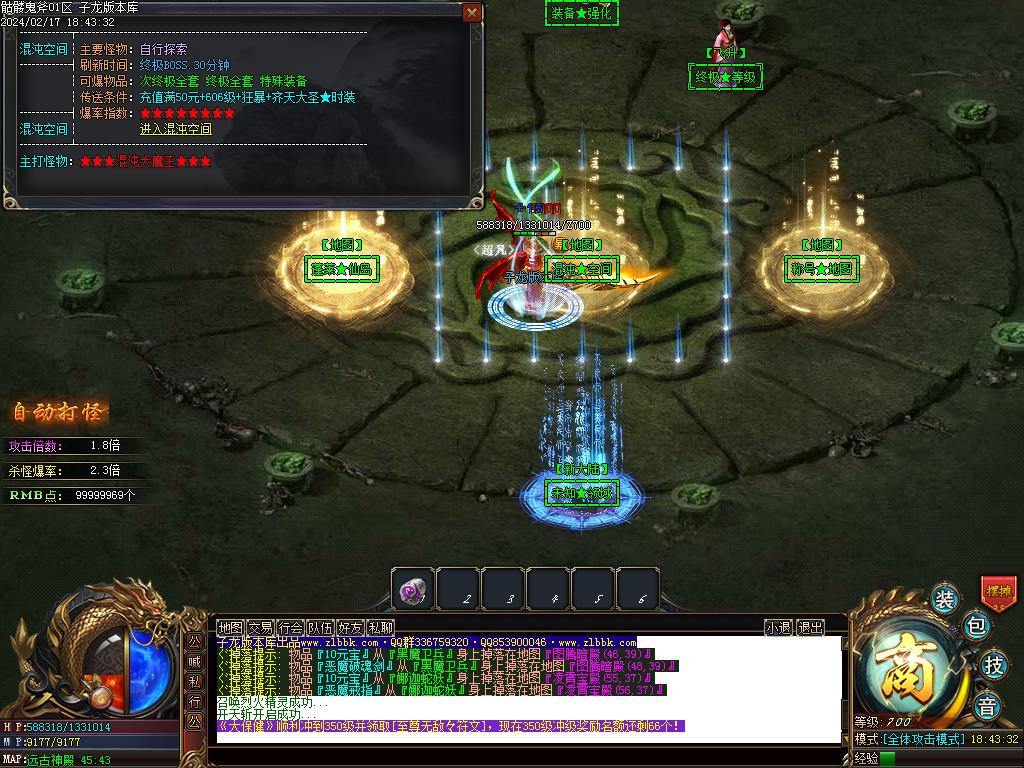Open the 摆摊 stall button

click(998, 591)
